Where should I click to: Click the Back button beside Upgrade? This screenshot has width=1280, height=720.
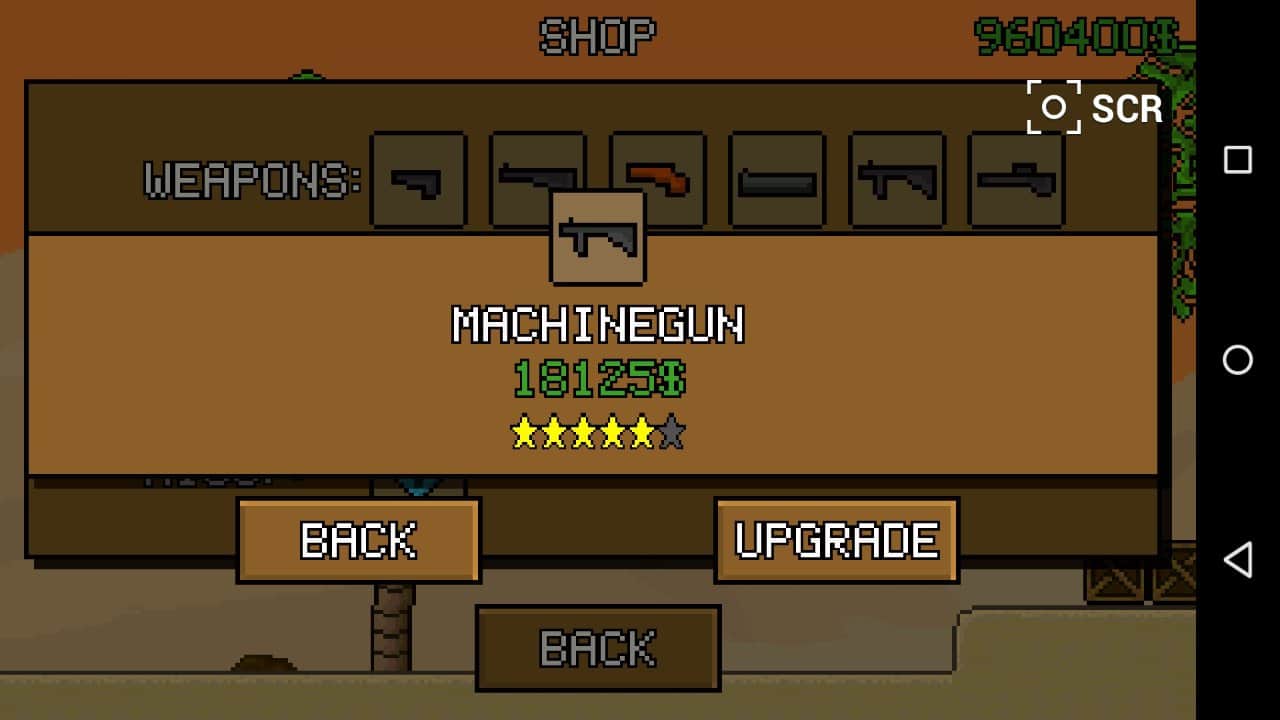pos(358,540)
